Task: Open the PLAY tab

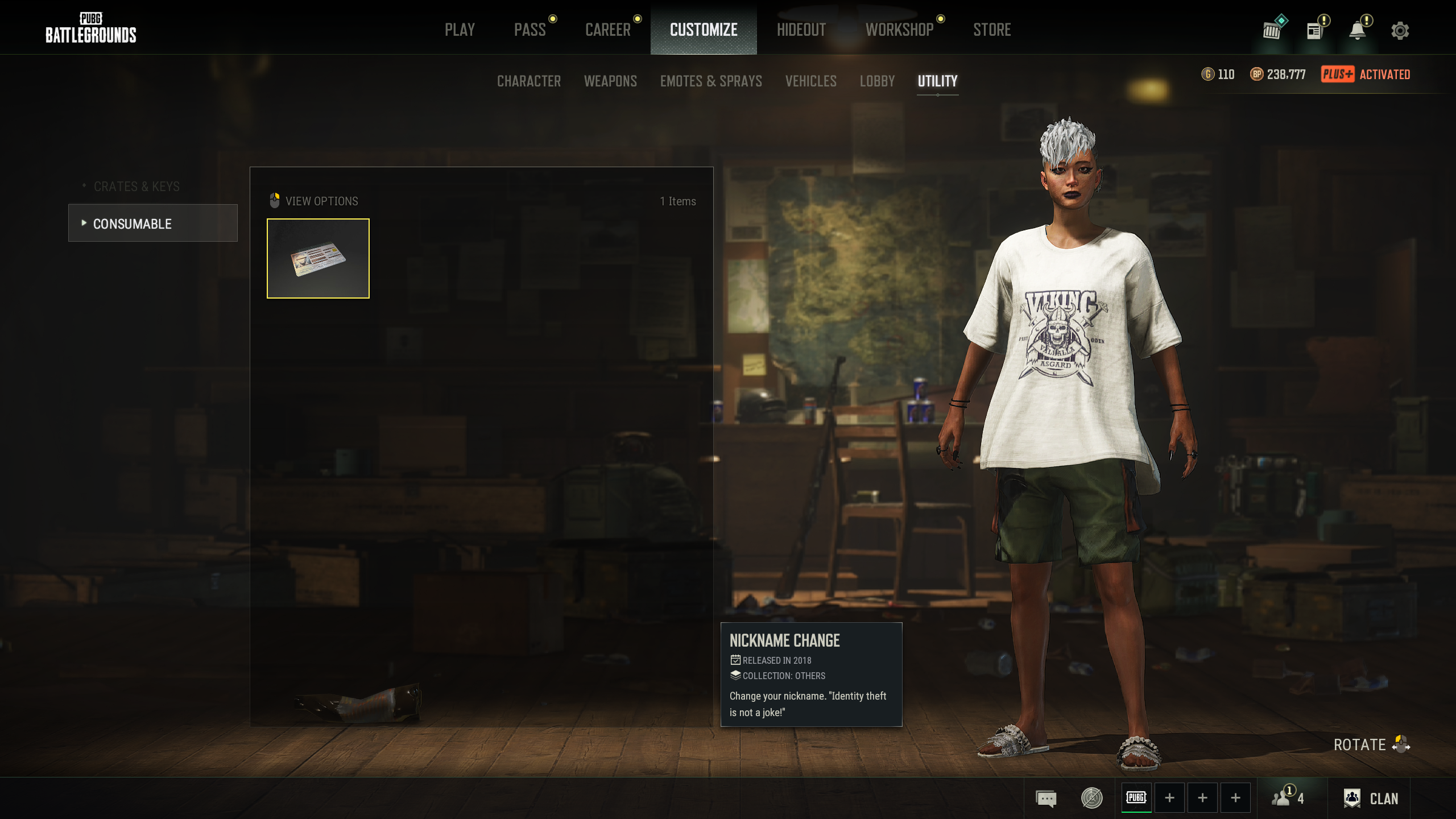Action: point(460,30)
